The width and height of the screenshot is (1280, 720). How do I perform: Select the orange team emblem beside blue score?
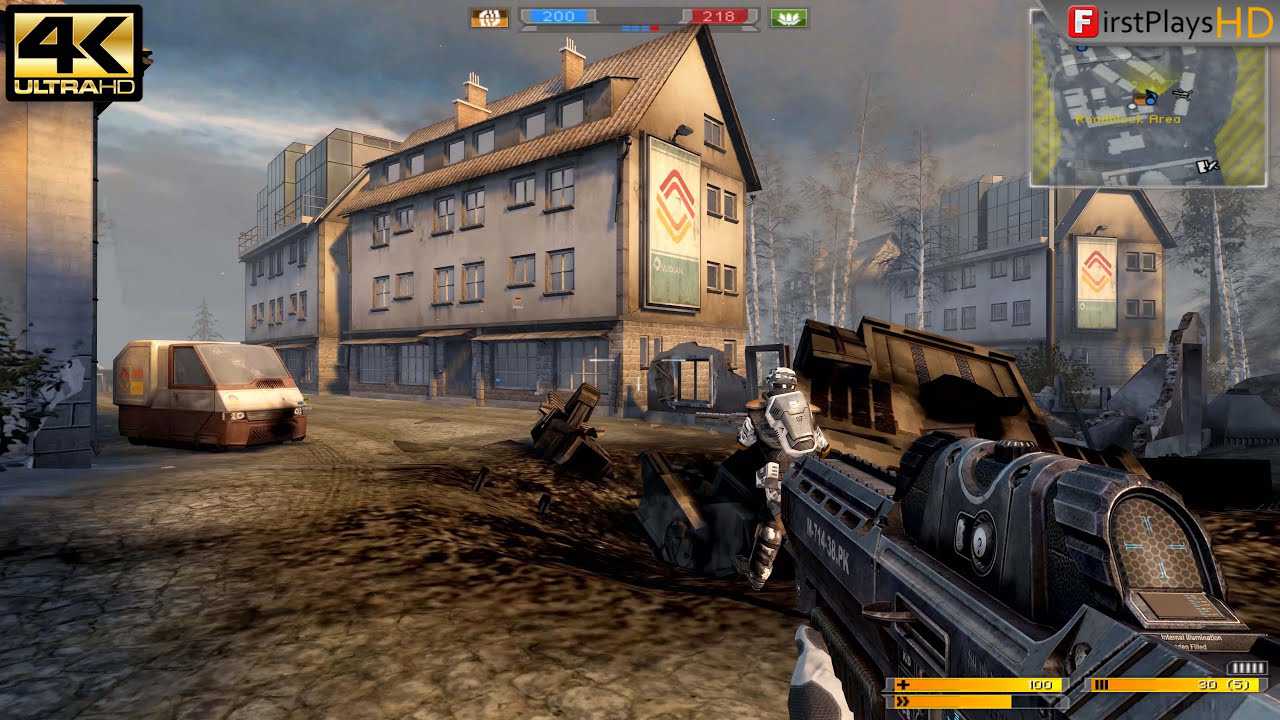[x=489, y=17]
